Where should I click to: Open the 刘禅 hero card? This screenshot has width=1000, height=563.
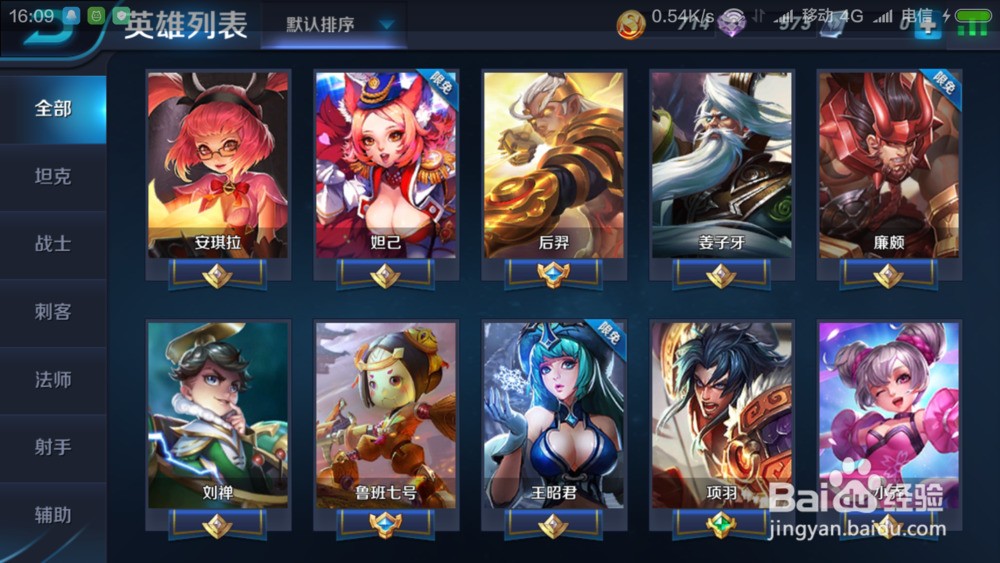point(218,415)
